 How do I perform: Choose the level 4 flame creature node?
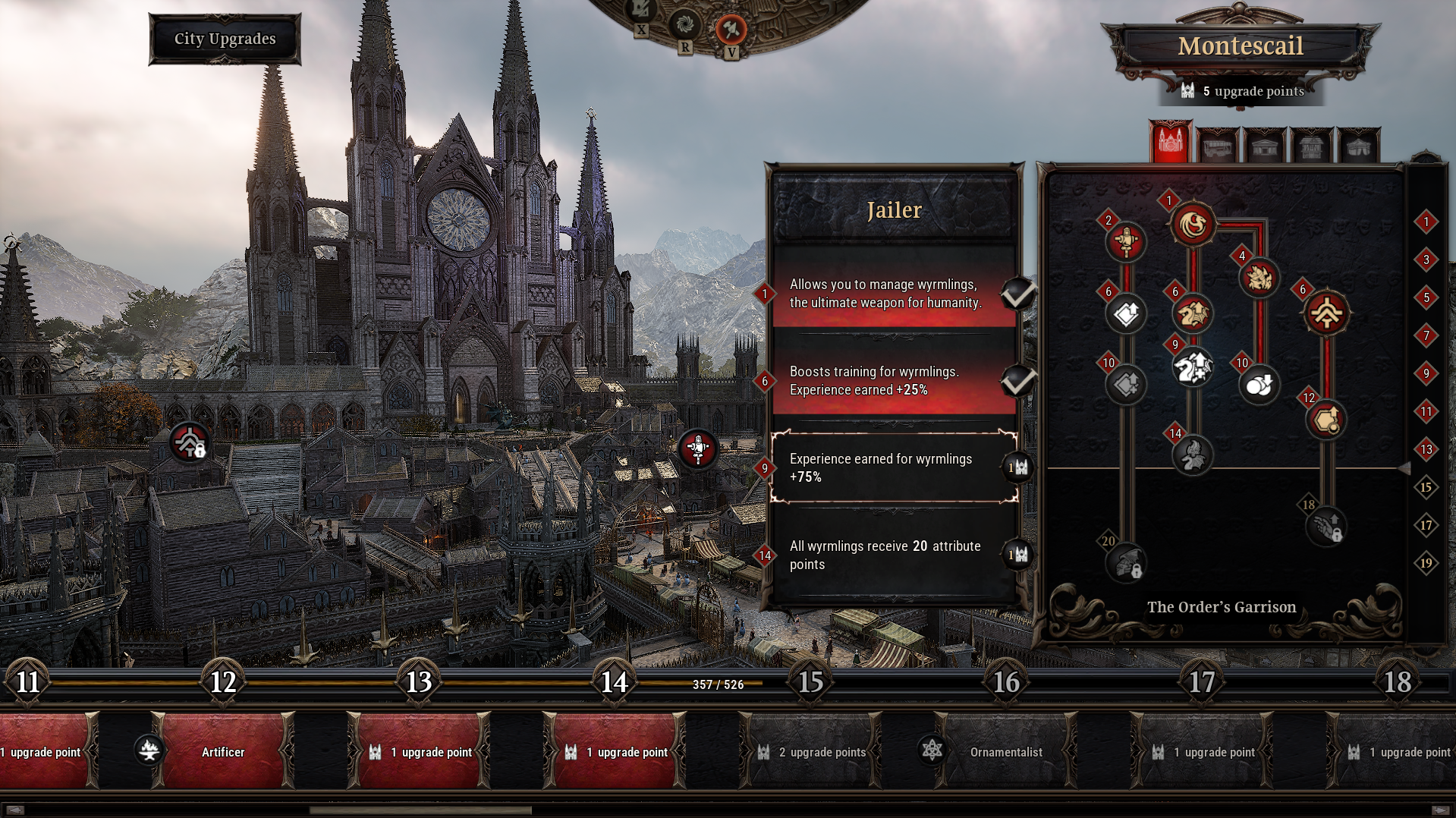pos(1259,278)
